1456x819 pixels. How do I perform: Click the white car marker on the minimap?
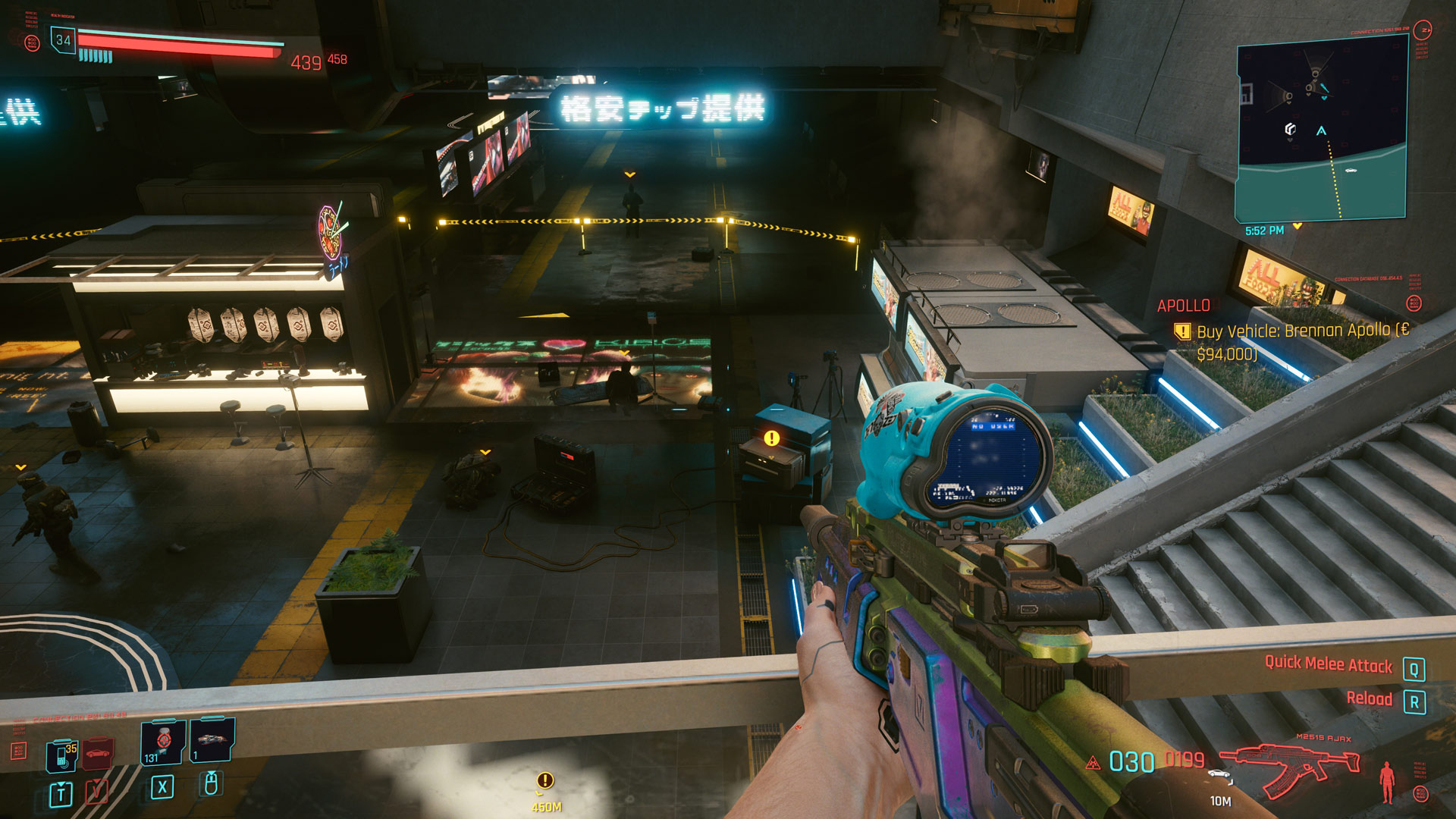click(1351, 171)
